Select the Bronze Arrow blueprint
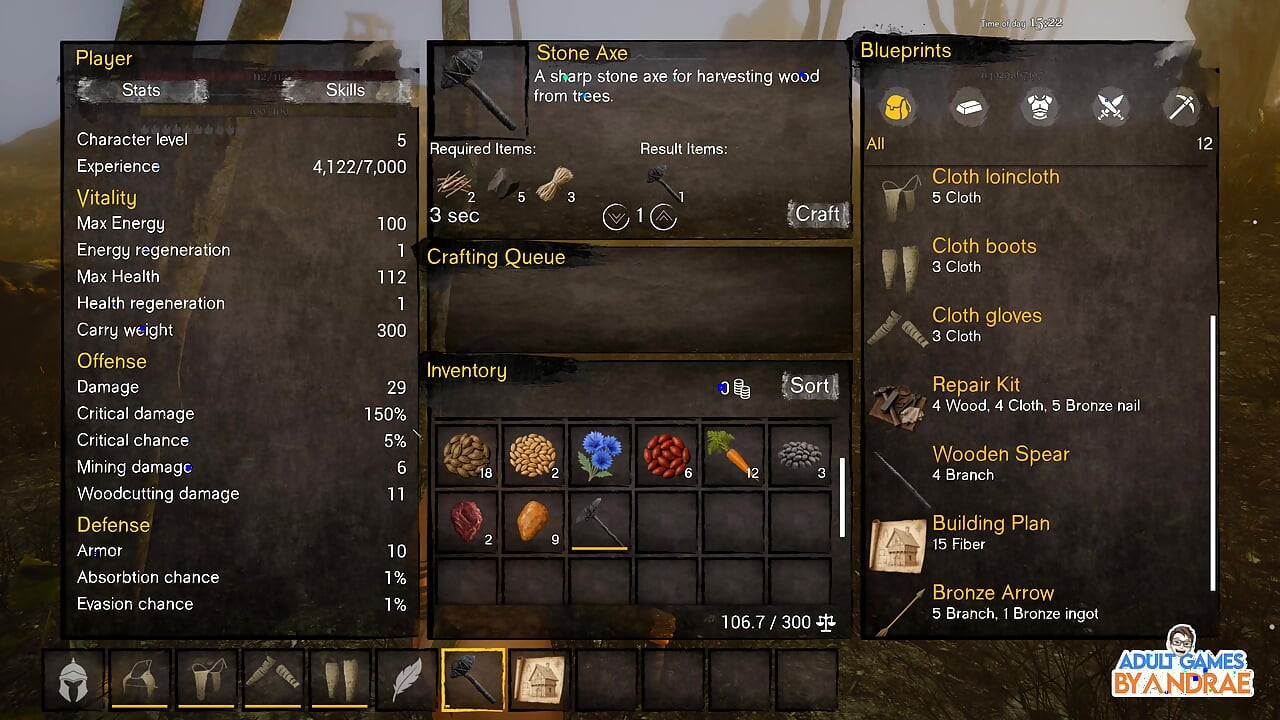1280x720 pixels. click(992, 602)
